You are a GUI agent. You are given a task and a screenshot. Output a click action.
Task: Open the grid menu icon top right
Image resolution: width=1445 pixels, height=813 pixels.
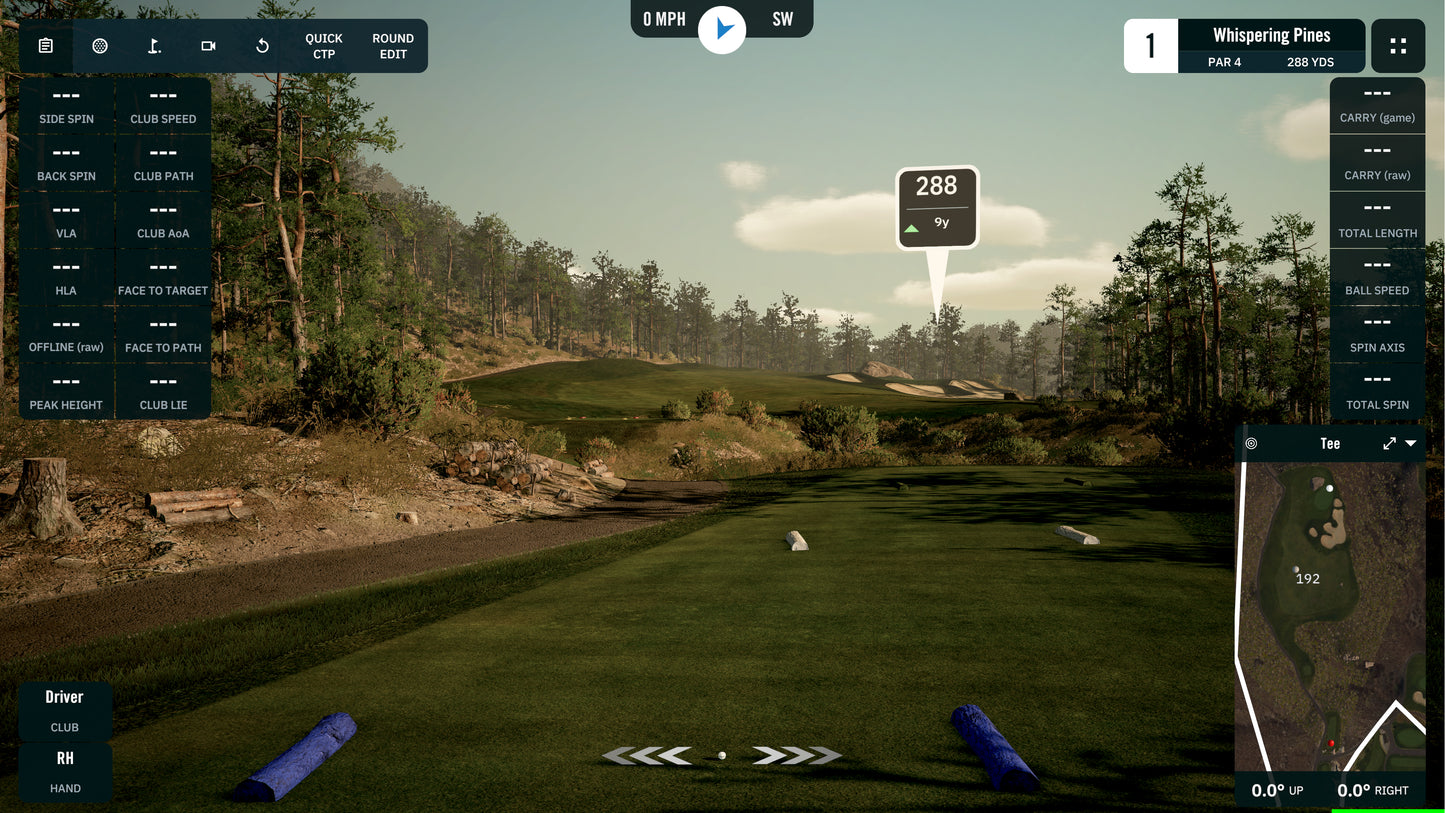(x=1398, y=45)
